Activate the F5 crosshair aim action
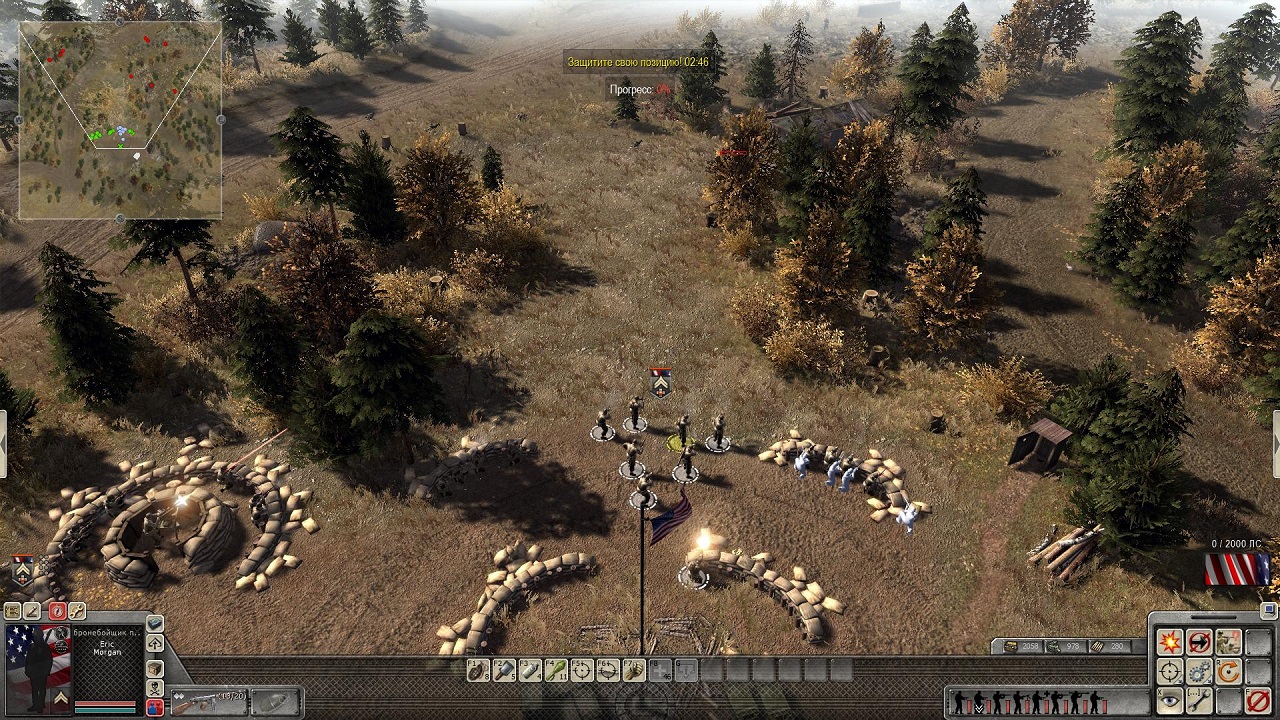 coord(582,670)
